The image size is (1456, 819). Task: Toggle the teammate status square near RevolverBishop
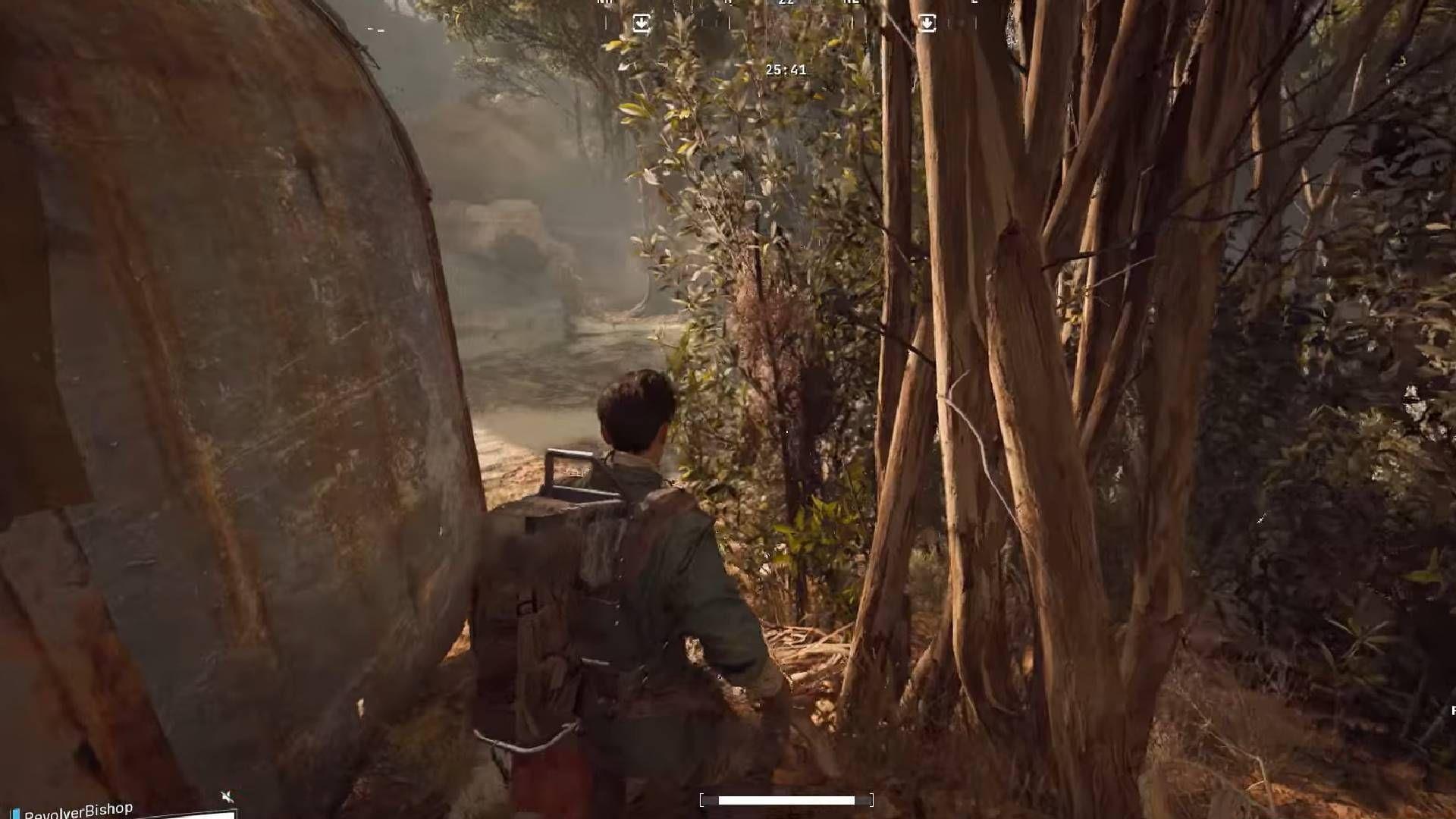(15, 811)
